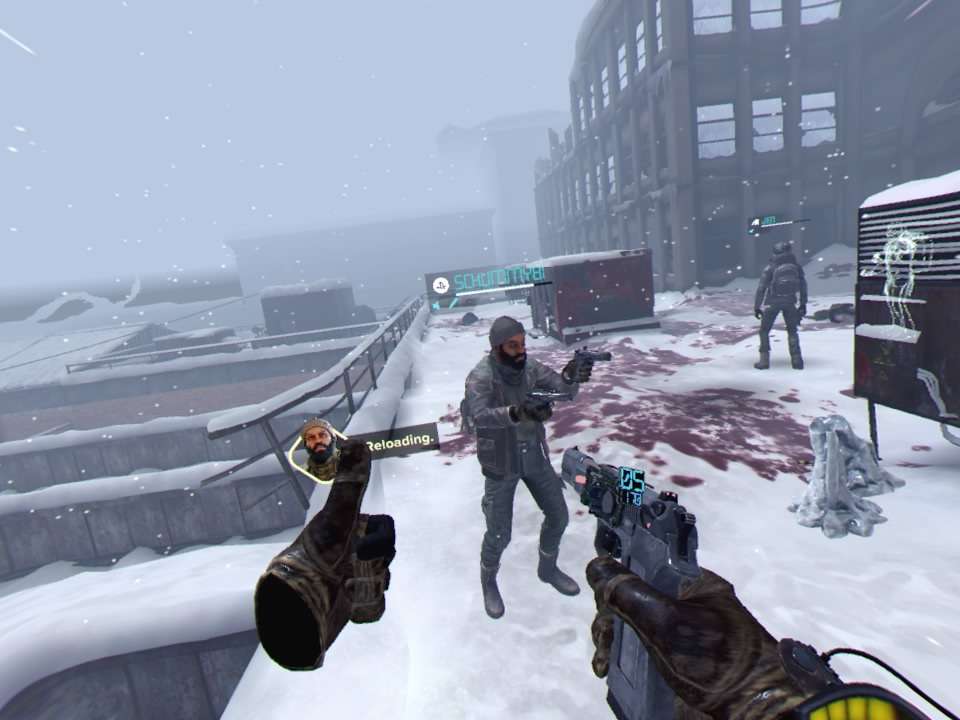Click the PlayStation logo on the nameplate
The image size is (960, 720).
[439, 284]
